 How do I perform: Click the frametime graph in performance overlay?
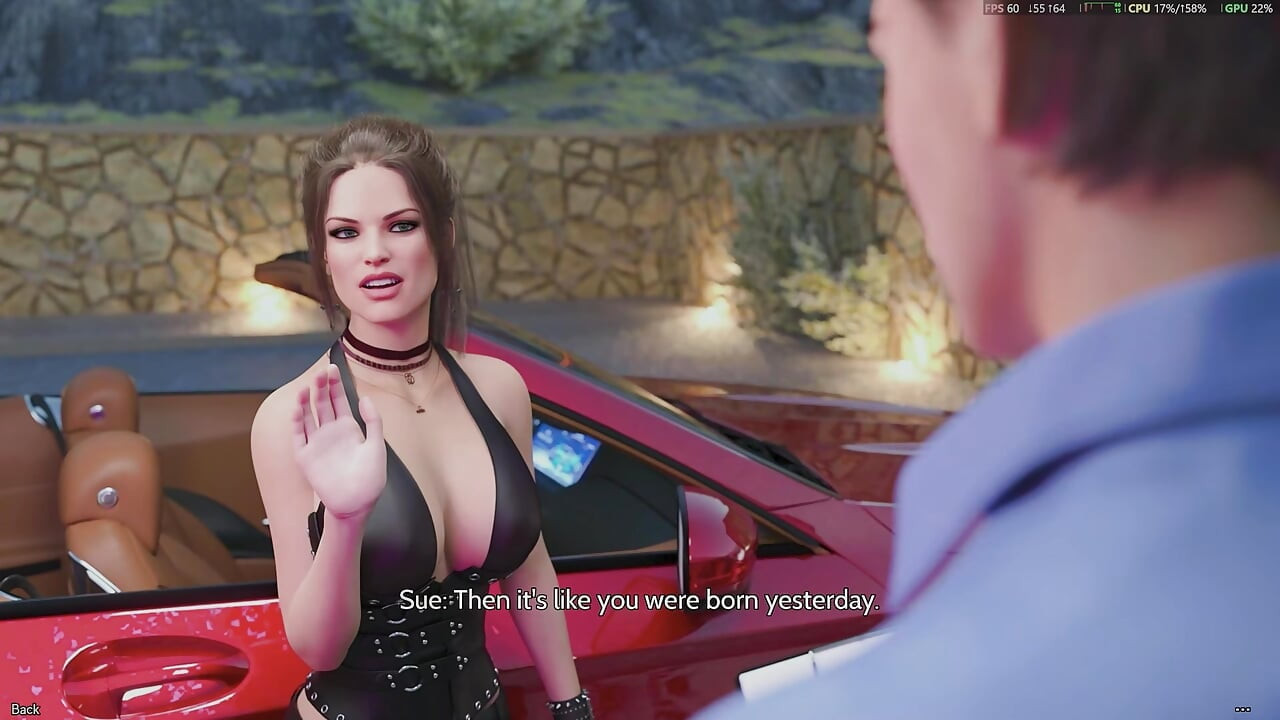click(1095, 8)
